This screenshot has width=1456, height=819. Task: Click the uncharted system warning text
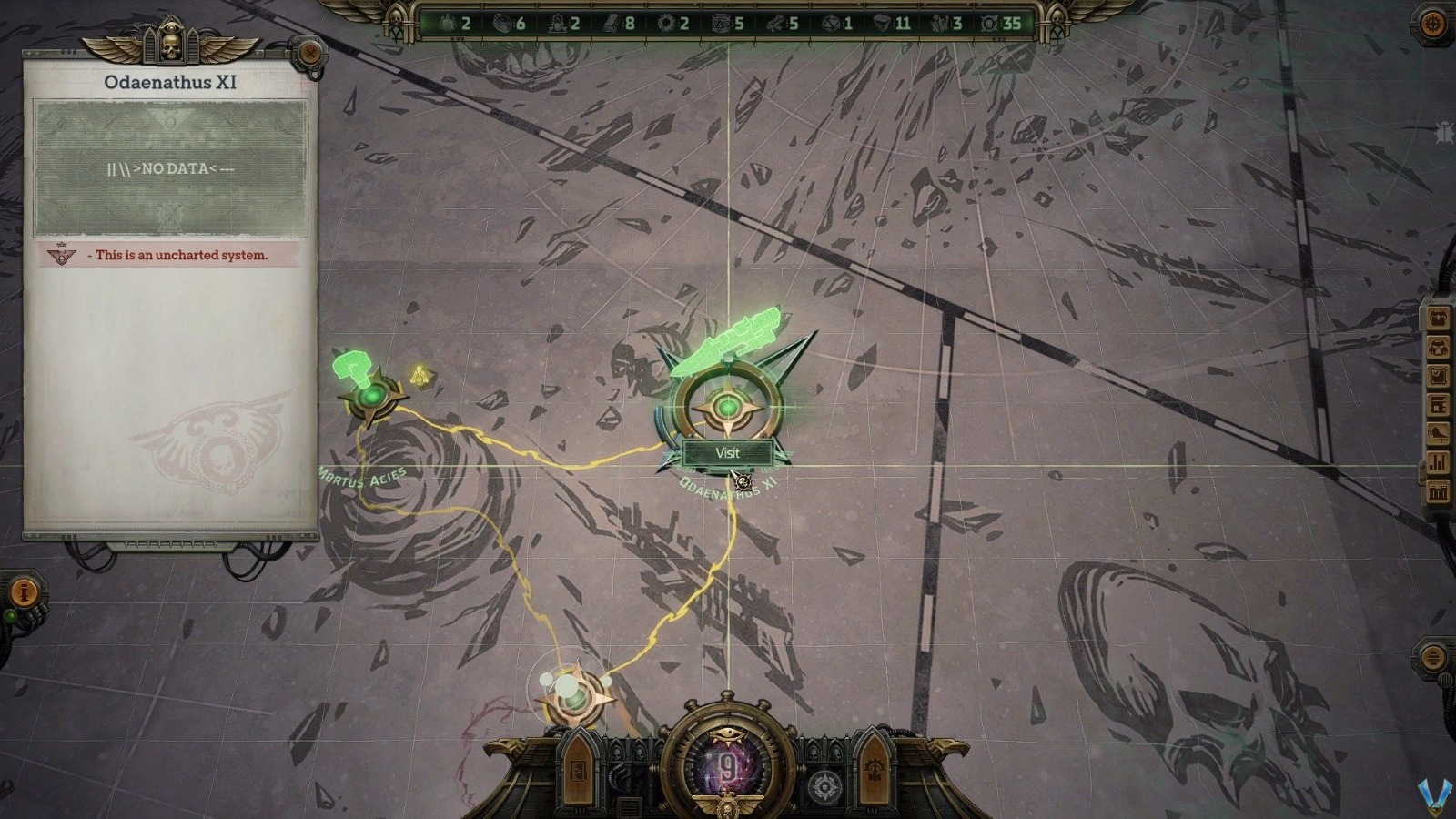[x=178, y=257]
